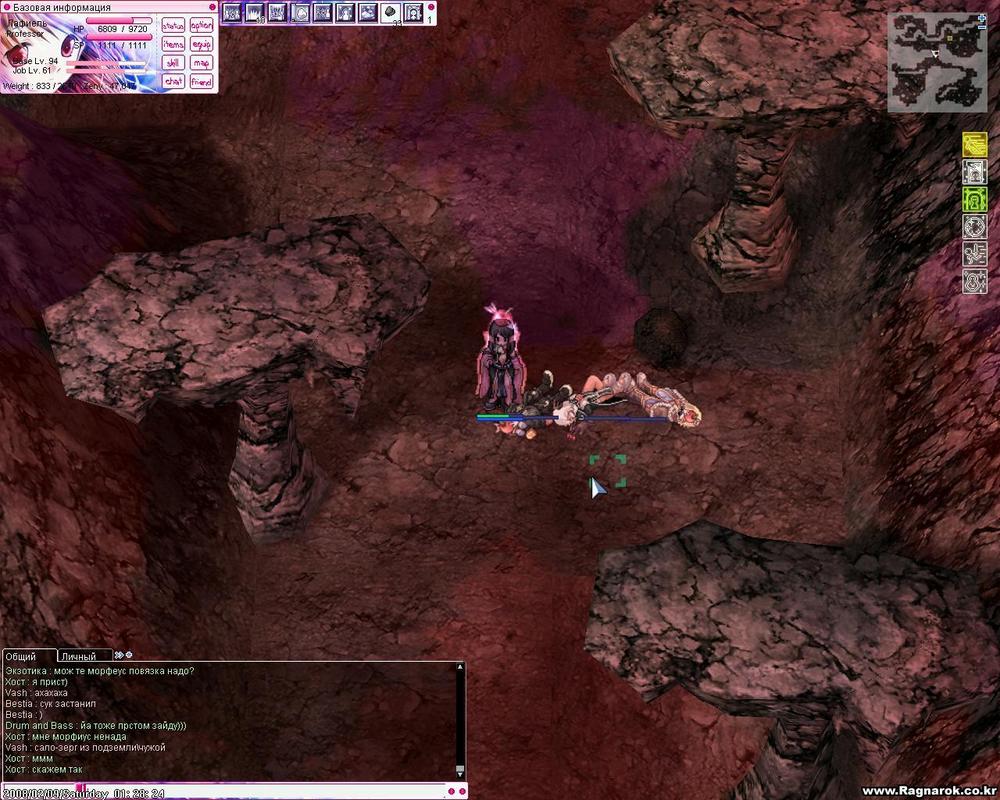Click the running figure status icon
This screenshot has height=800, width=1000.
[x=975, y=254]
